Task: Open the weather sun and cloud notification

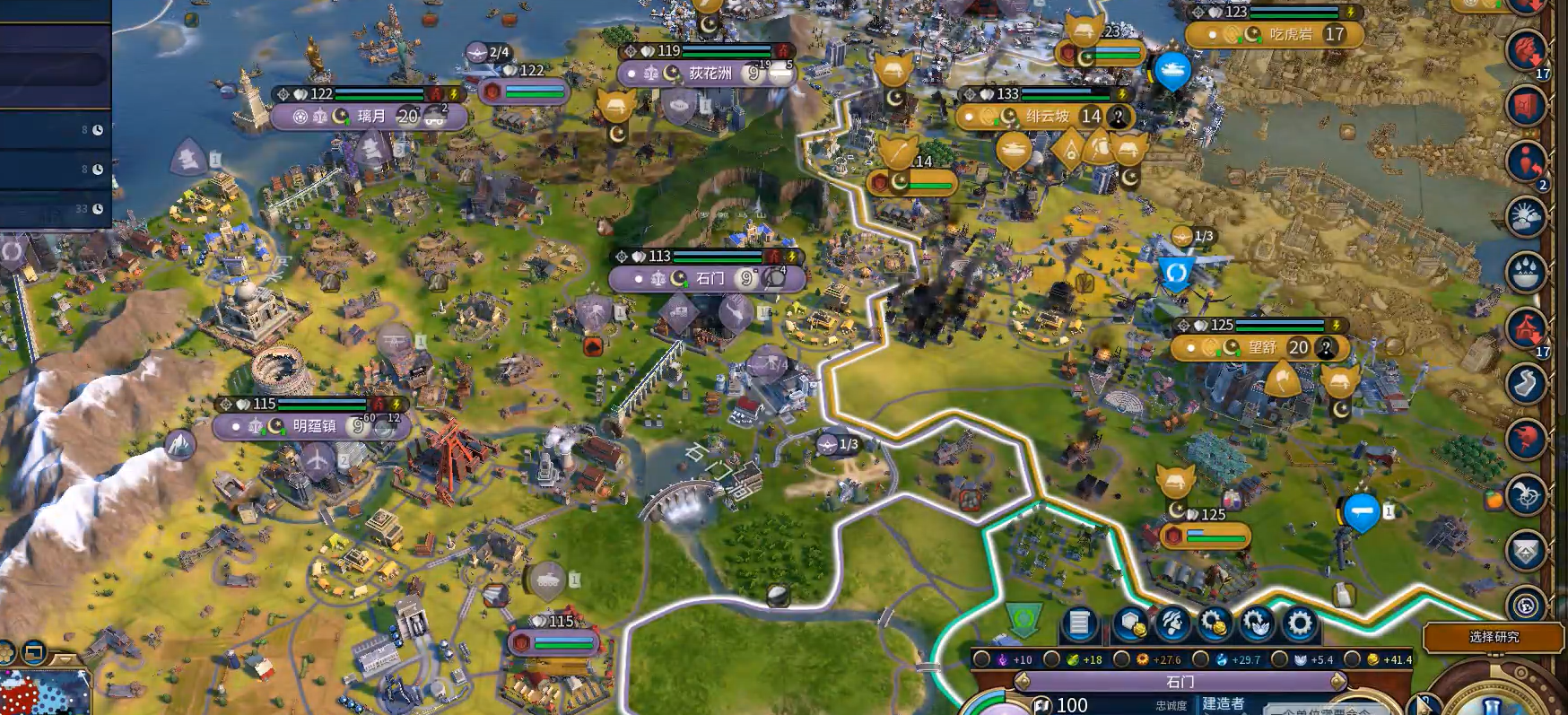Action: coord(1525,217)
